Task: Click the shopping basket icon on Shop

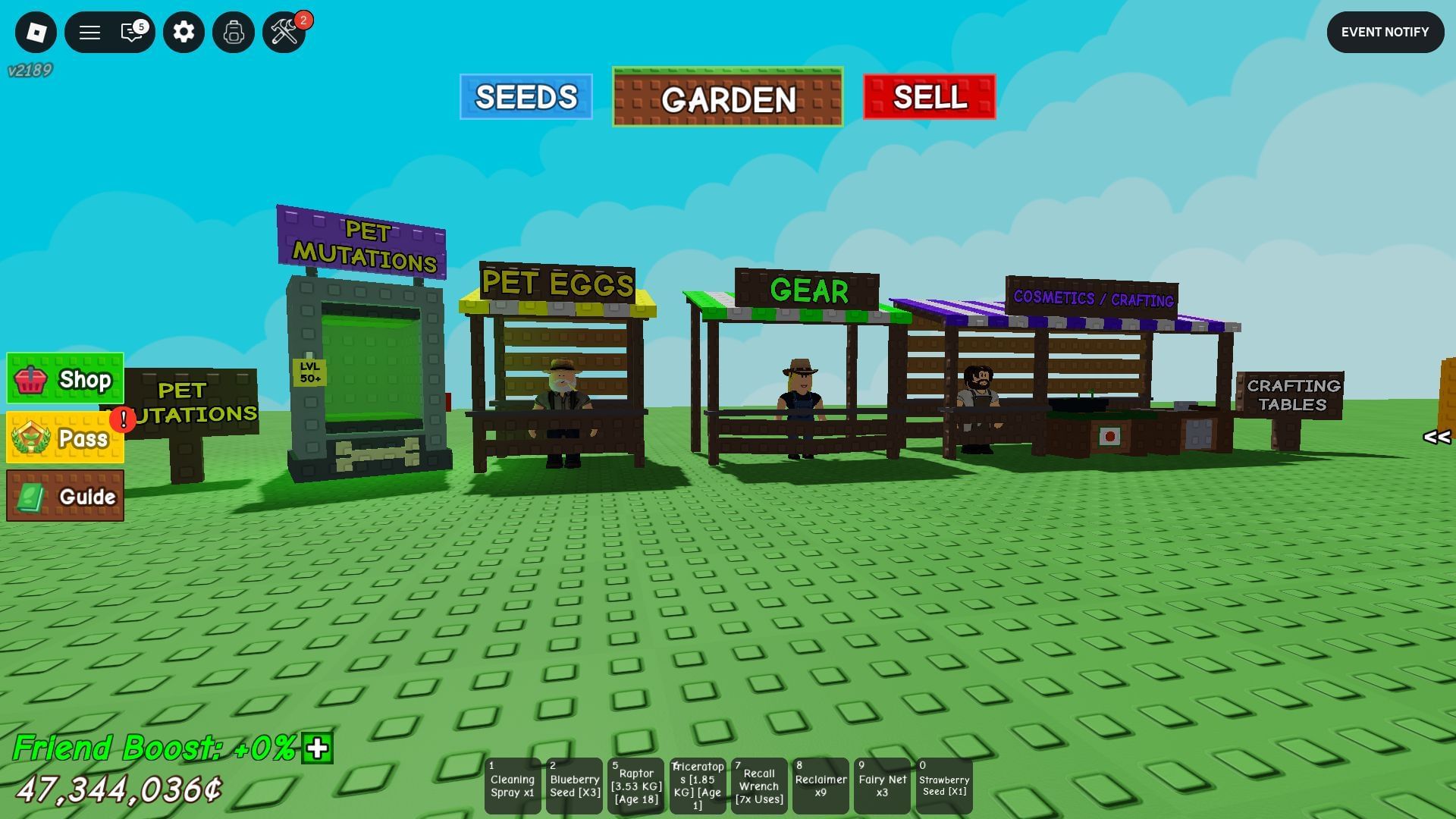Action: 30,380
